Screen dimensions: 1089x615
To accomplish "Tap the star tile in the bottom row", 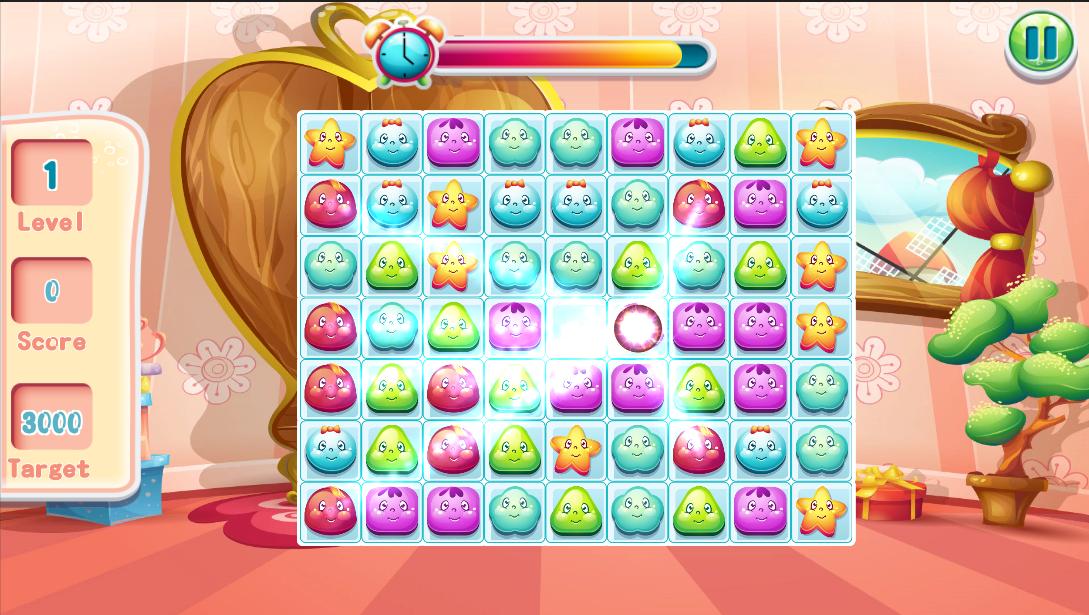I will [x=821, y=511].
